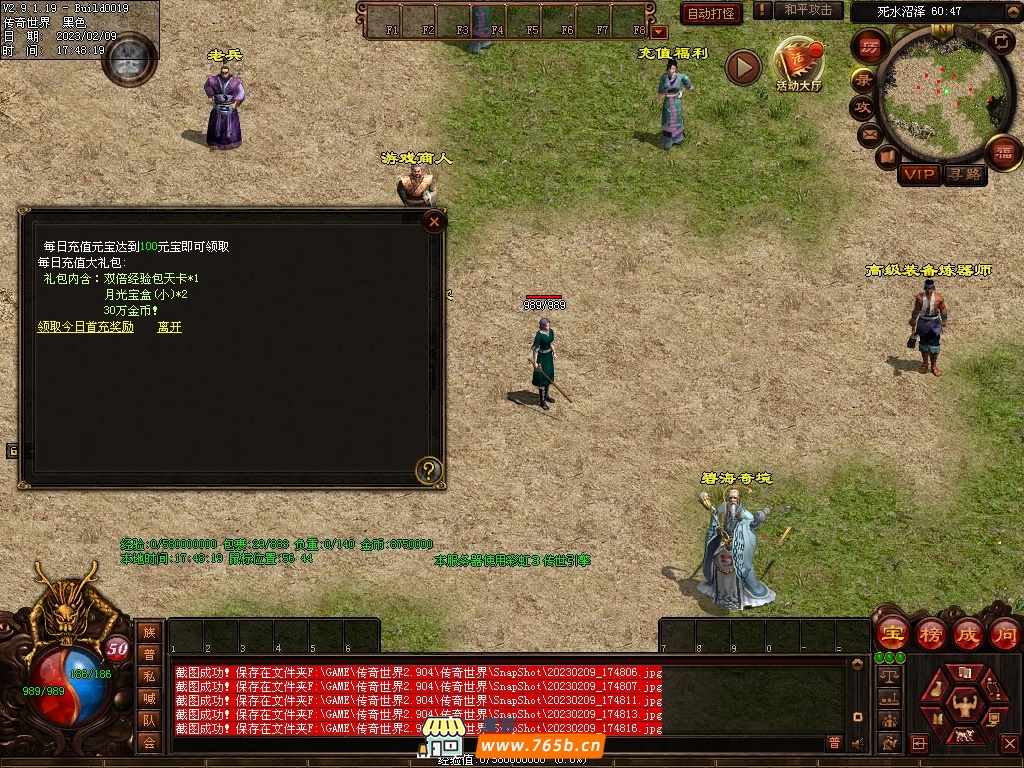
Task: Open the 问 help button
Action: [x=1005, y=633]
